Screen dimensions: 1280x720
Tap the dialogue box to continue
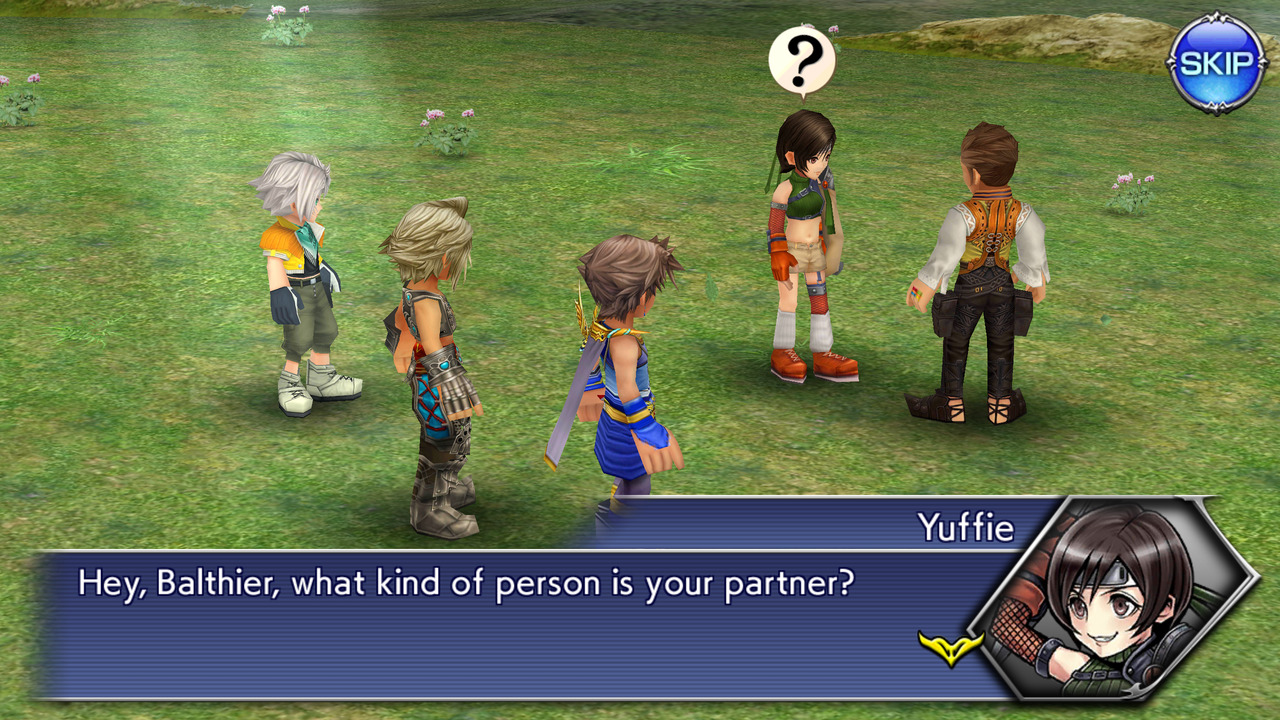coord(500,622)
